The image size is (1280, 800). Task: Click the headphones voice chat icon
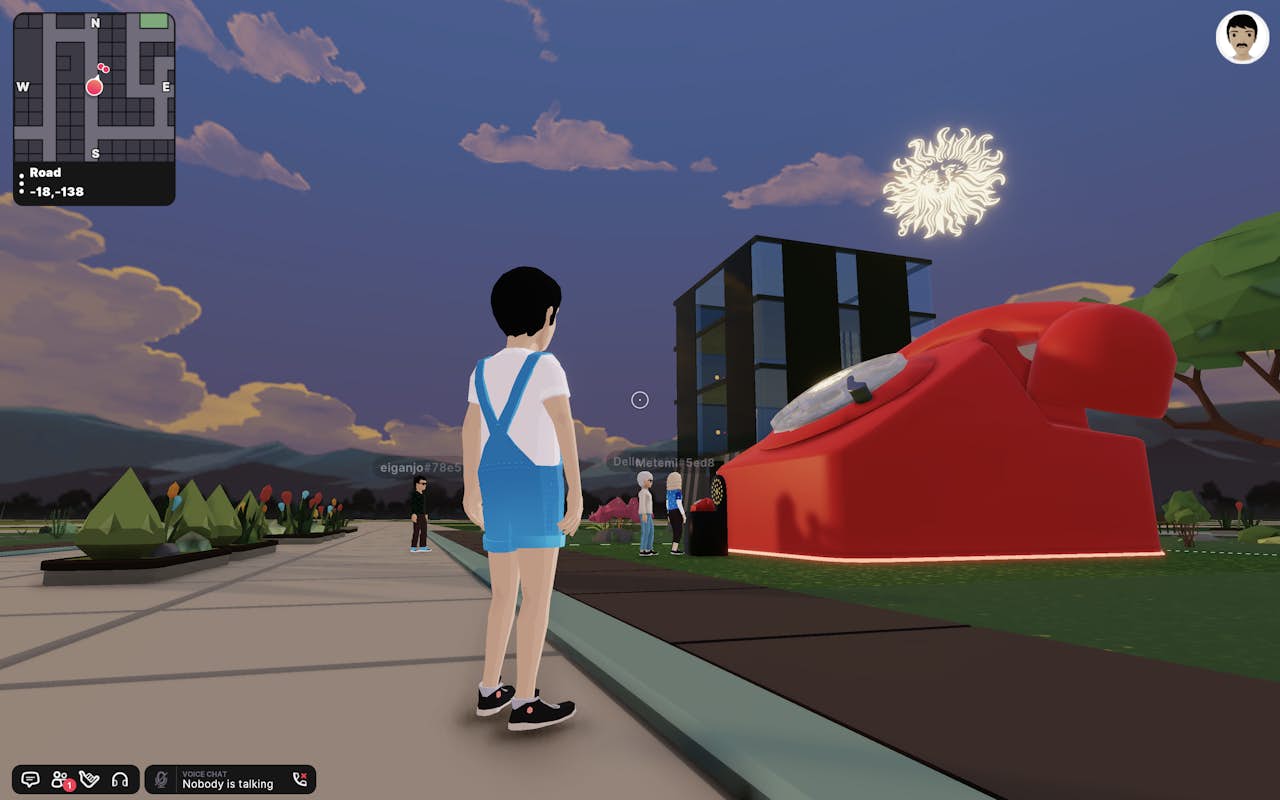click(120, 779)
